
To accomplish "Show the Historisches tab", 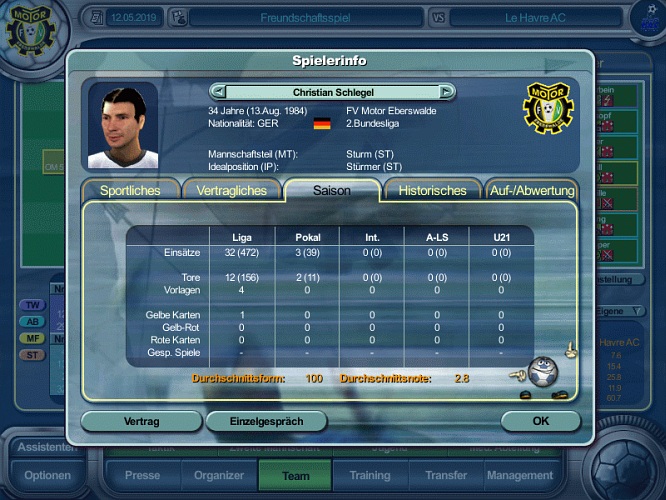I will tap(432, 191).
